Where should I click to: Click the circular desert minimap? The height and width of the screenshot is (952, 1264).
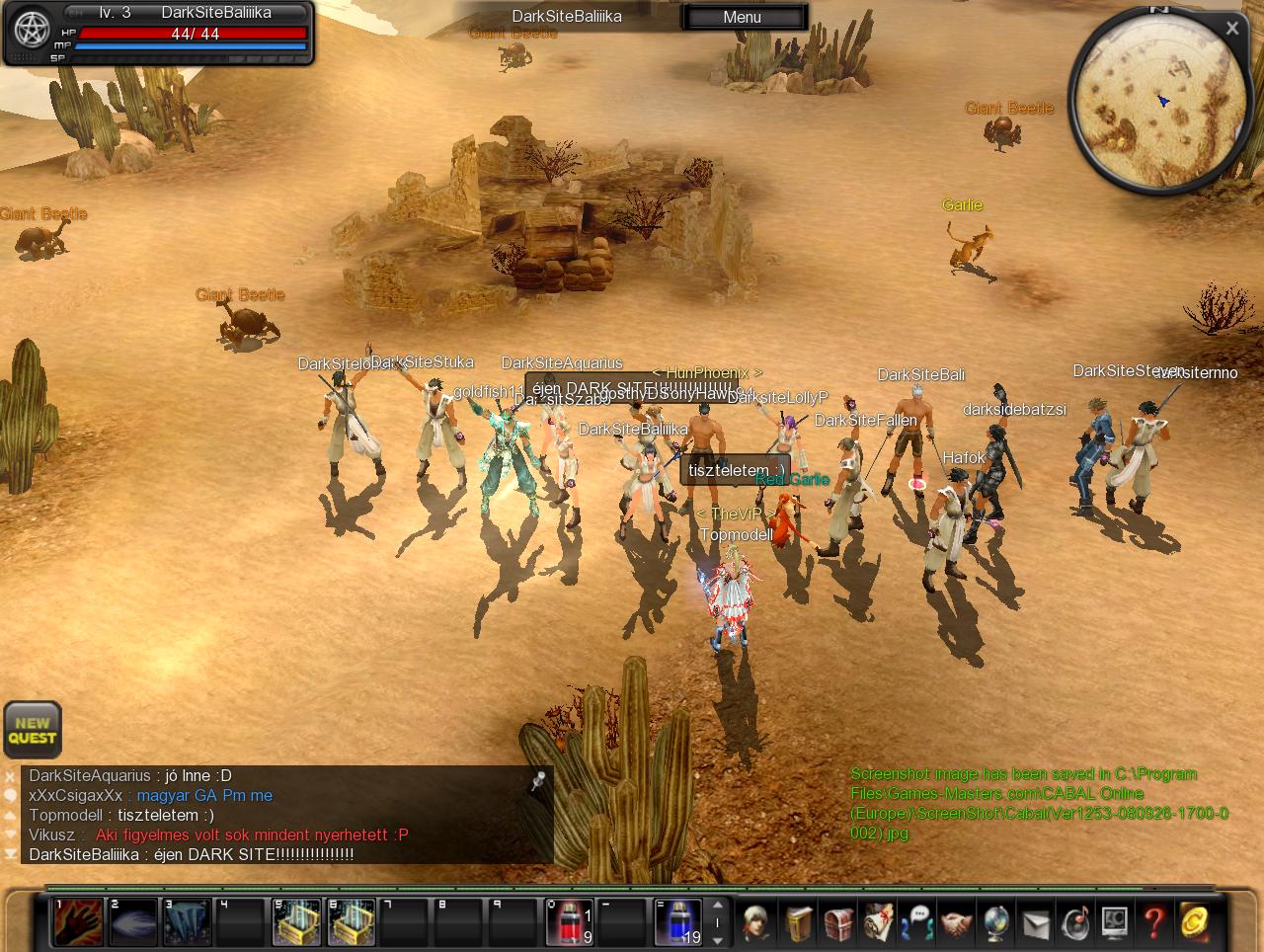[1155, 102]
